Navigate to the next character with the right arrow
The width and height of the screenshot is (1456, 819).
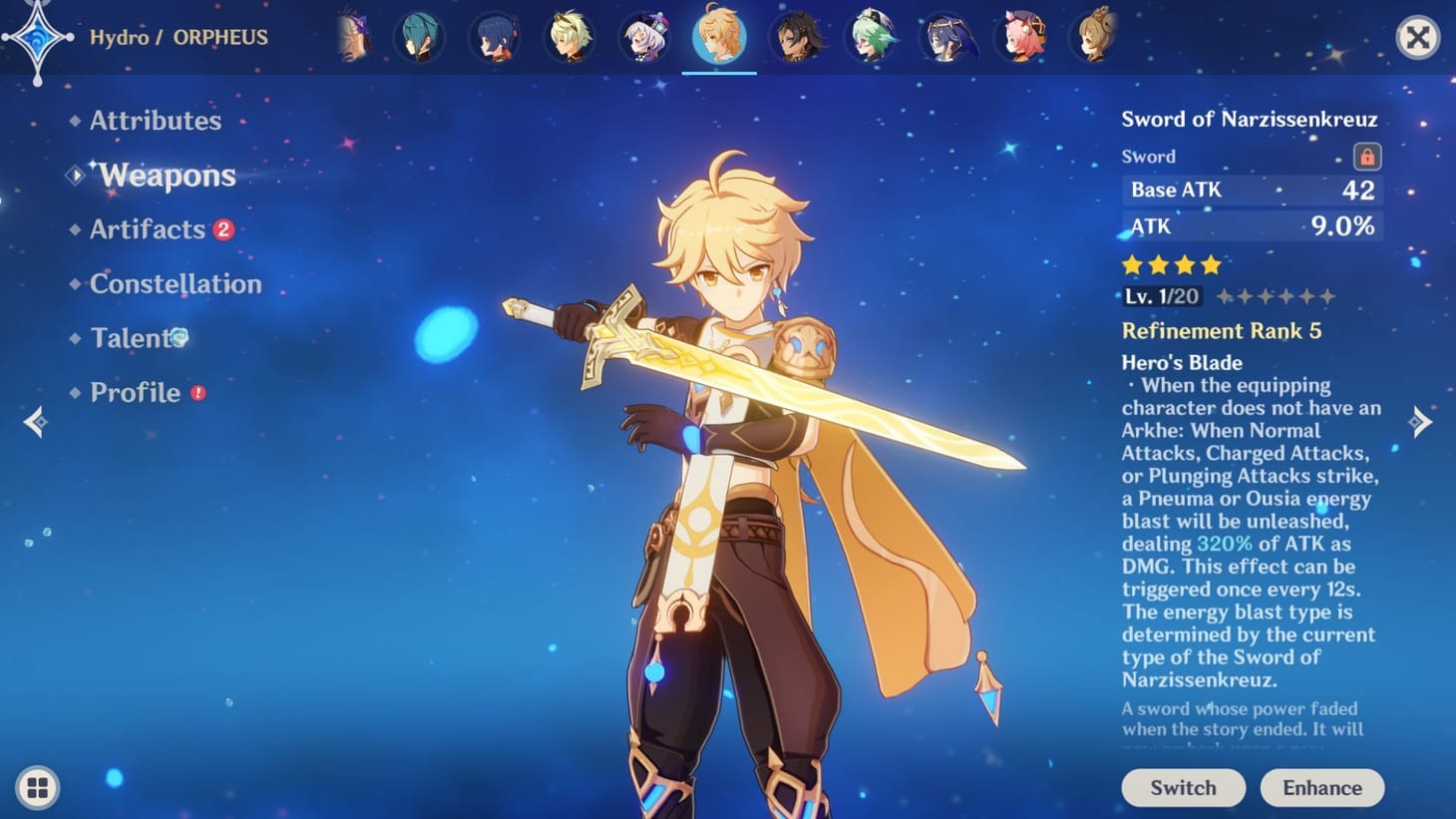click(x=1420, y=421)
